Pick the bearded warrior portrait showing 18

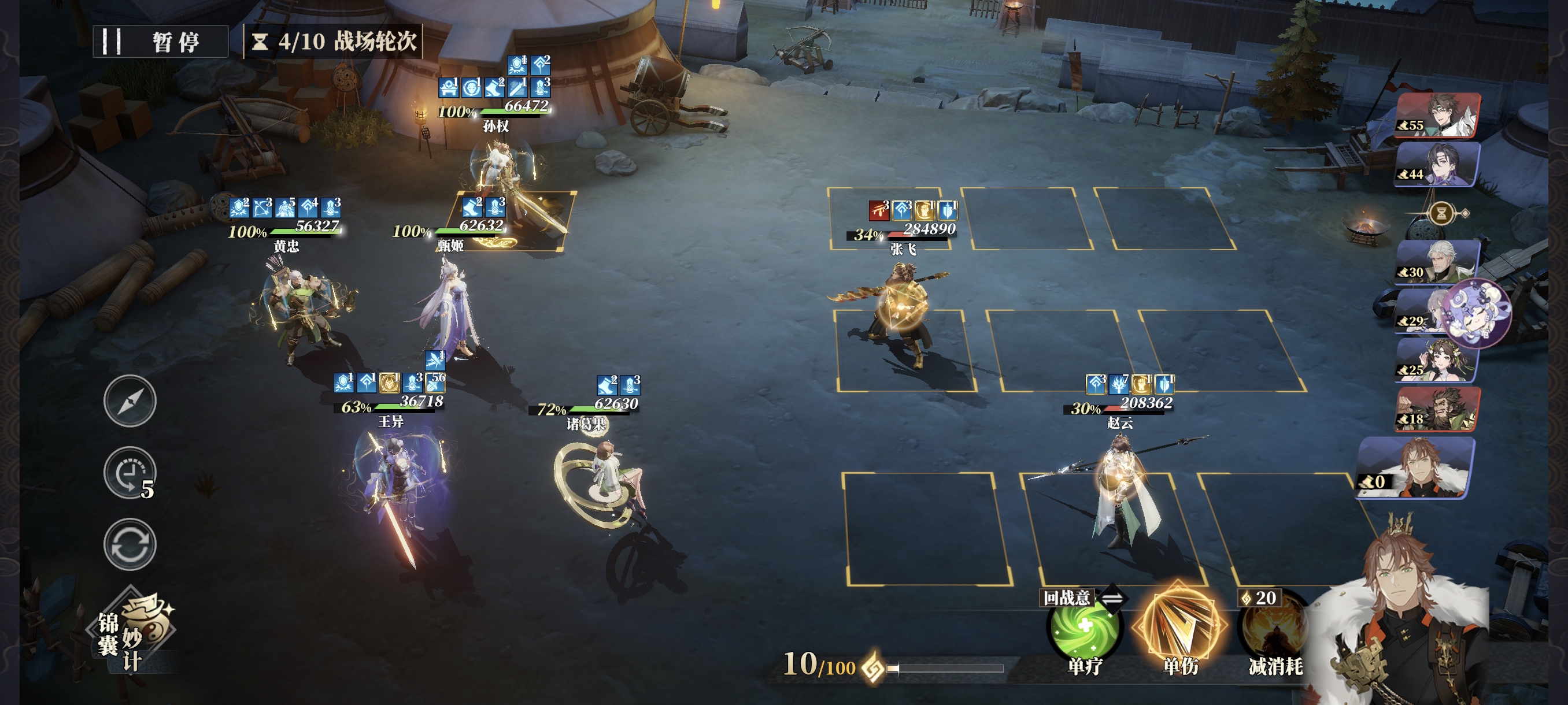pos(1438,409)
